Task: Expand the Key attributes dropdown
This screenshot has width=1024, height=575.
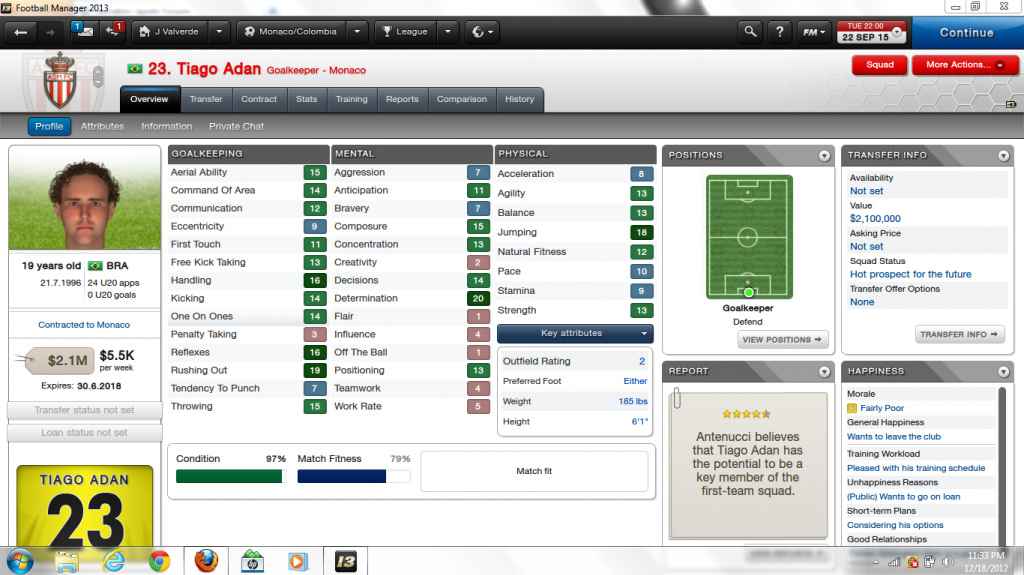Action: [574, 333]
